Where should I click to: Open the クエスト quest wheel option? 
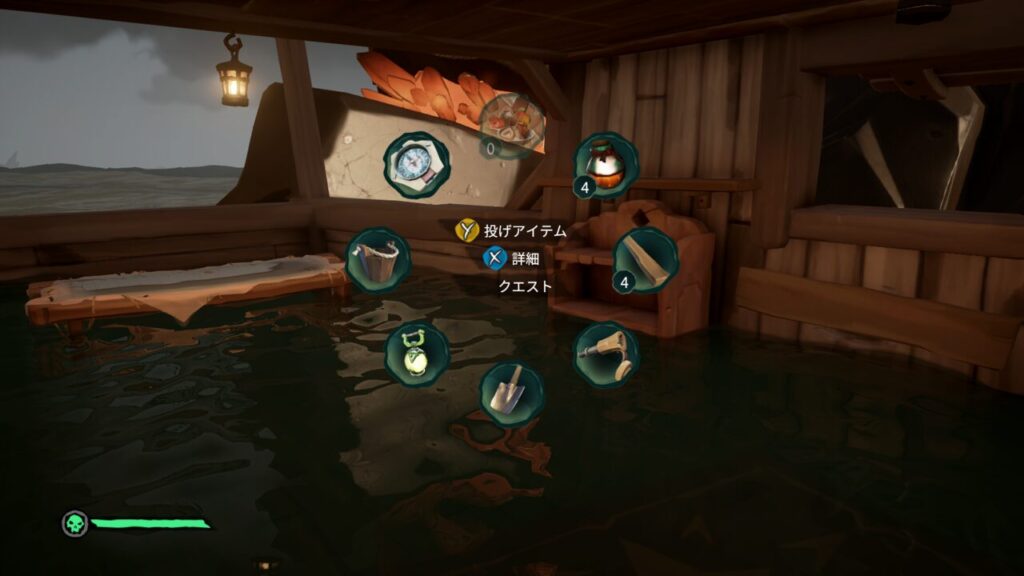point(525,286)
